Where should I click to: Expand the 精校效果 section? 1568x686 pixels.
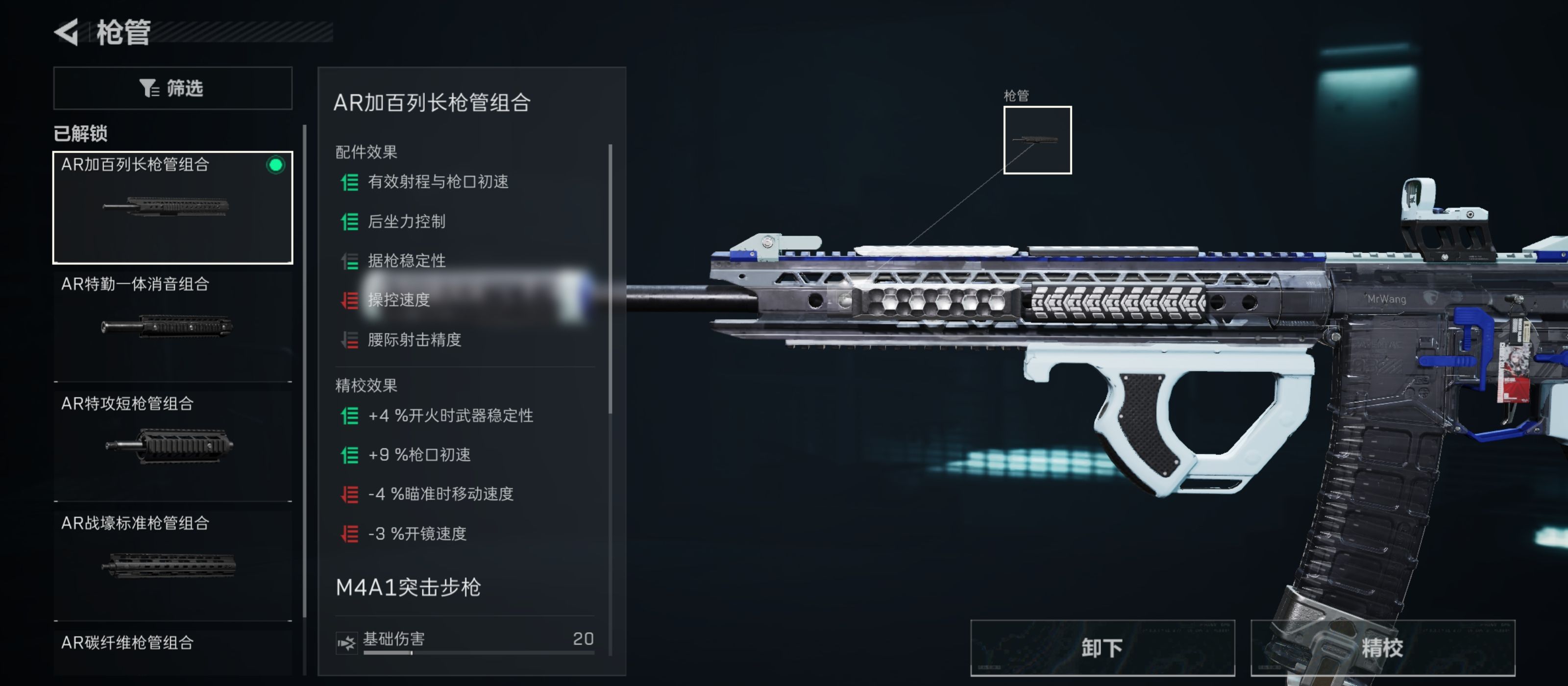pyautogui.click(x=364, y=384)
